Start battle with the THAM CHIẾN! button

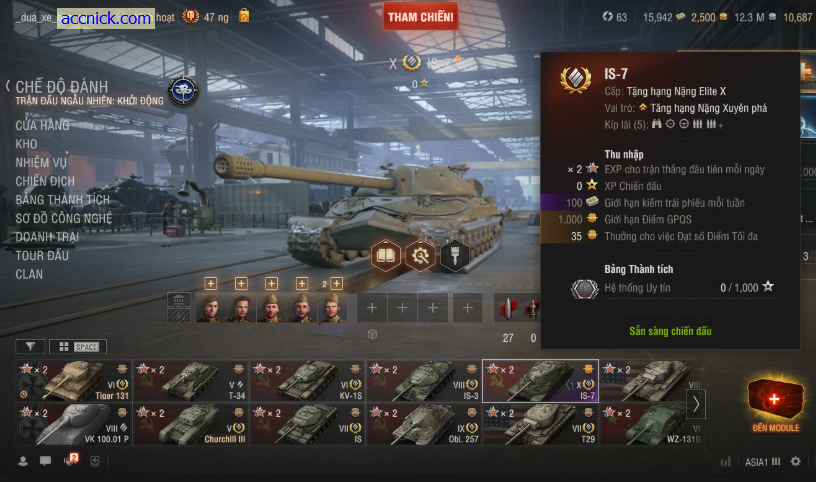[x=421, y=16]
